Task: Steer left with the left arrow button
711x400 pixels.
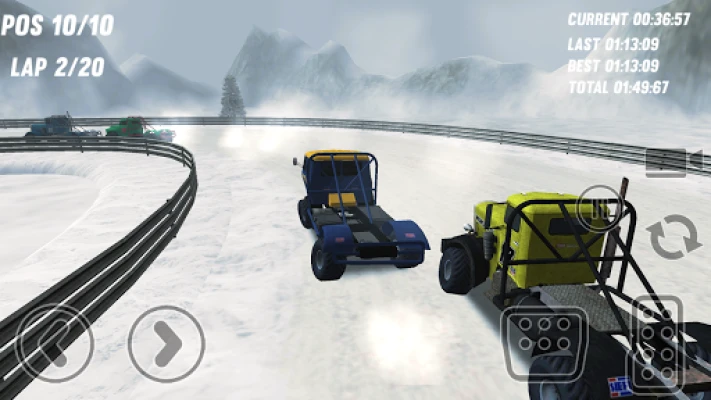Action: (56, 343)
